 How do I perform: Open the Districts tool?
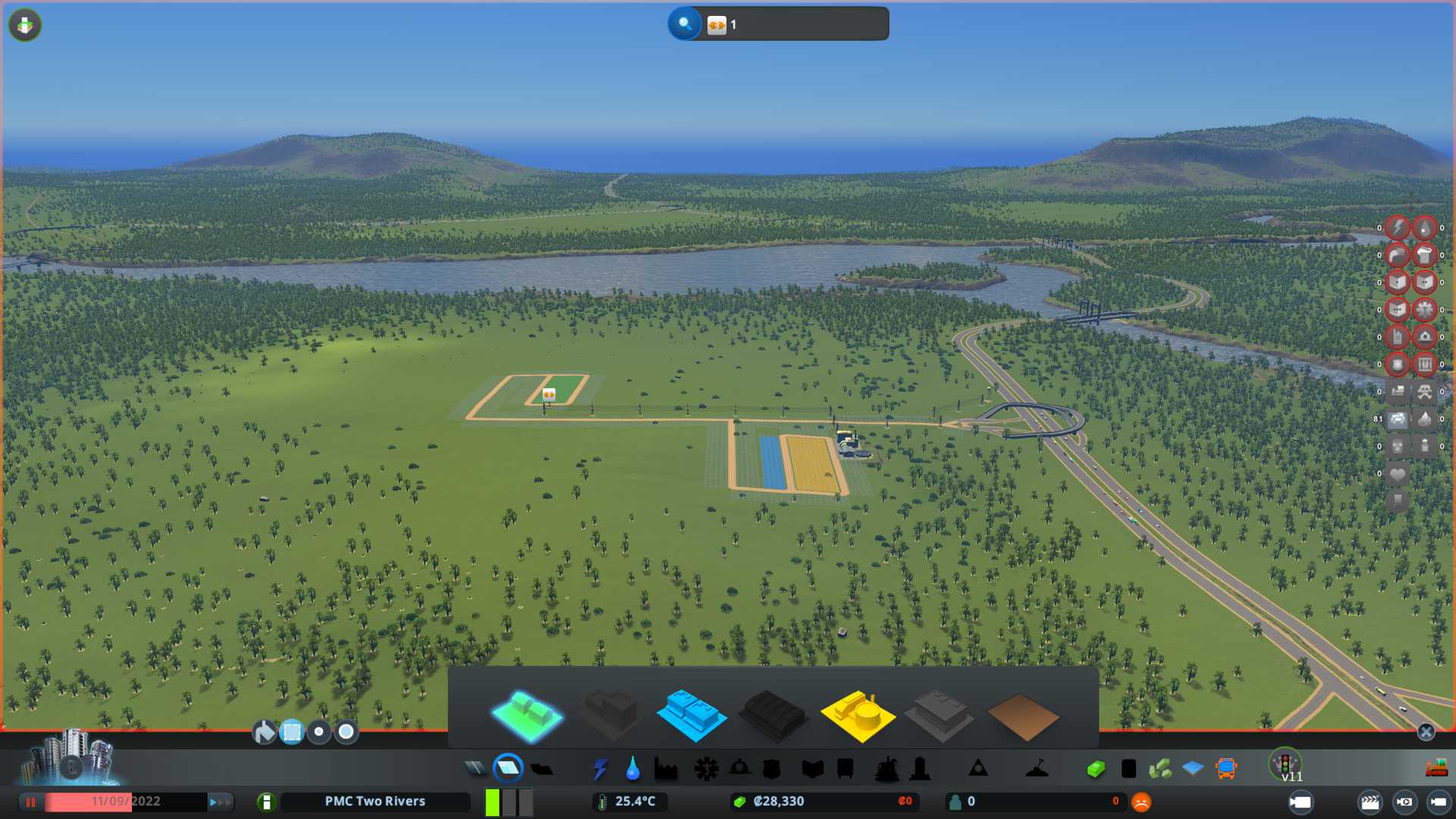point(541,769)
